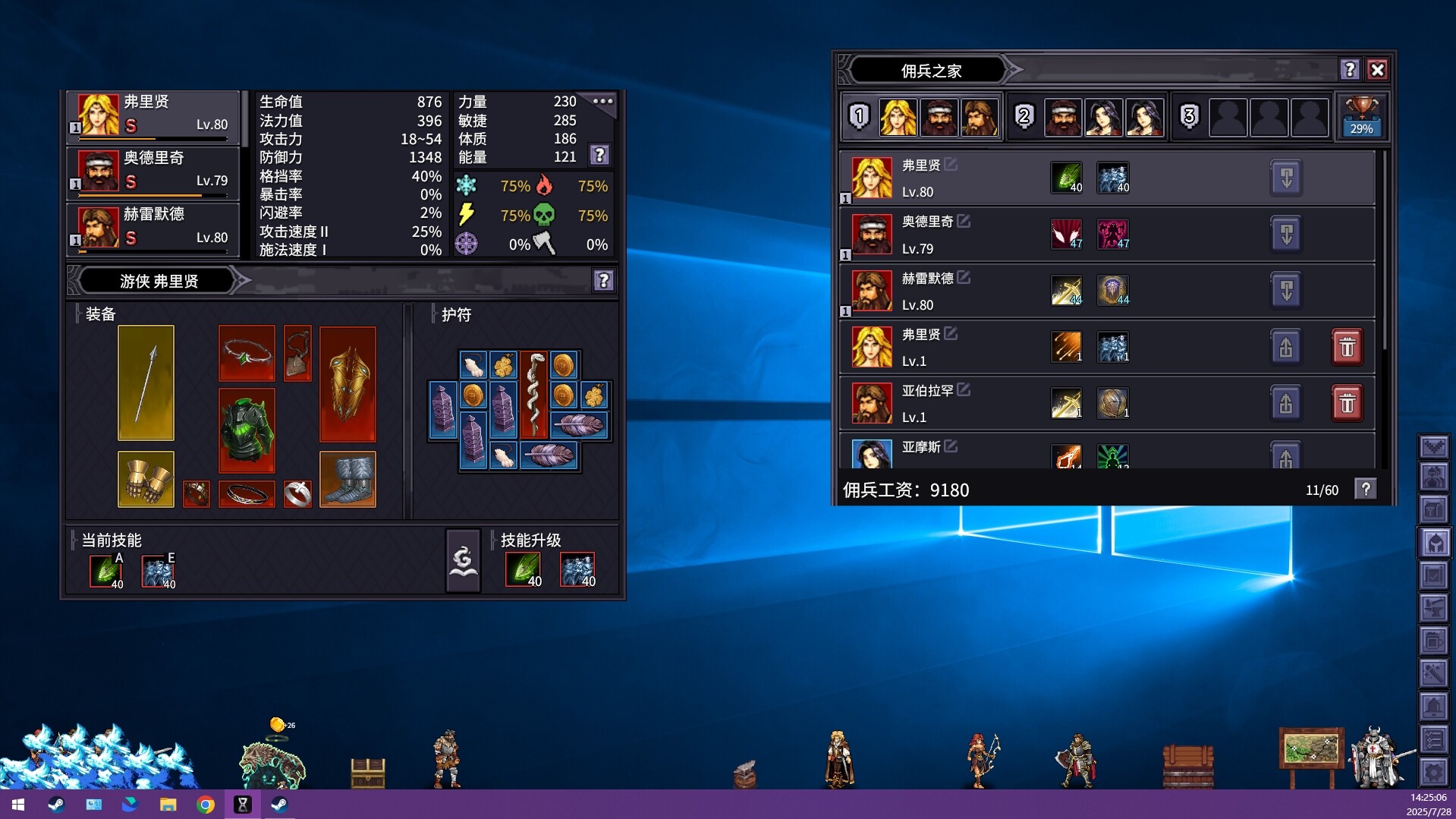This screenshot has height=819, width=1456.
Task: Delete the 亚伯拉罕 mercenary
Action: pos(1347,403)
